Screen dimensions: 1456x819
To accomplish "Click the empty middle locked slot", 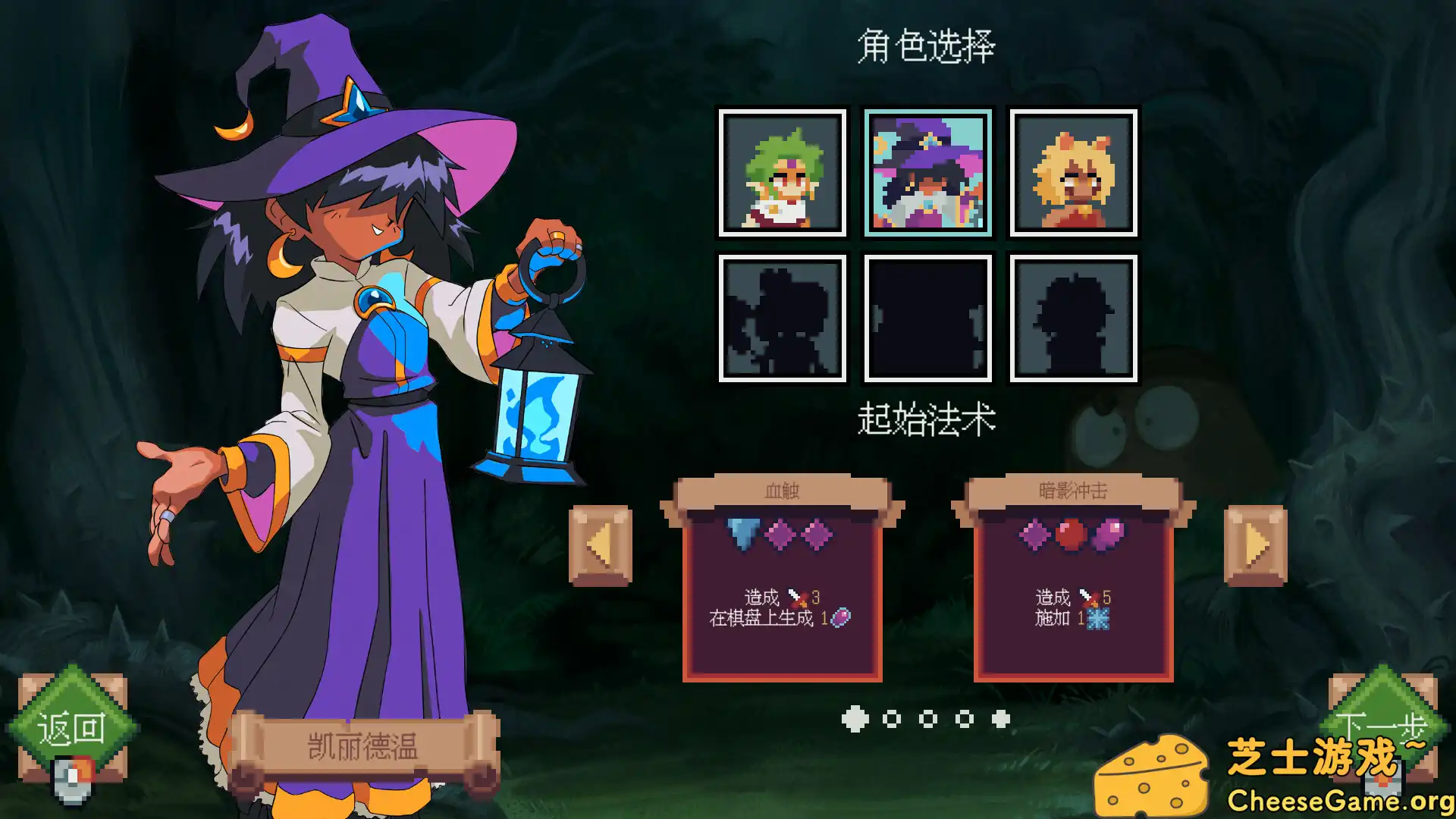I will tap(927, 316).
